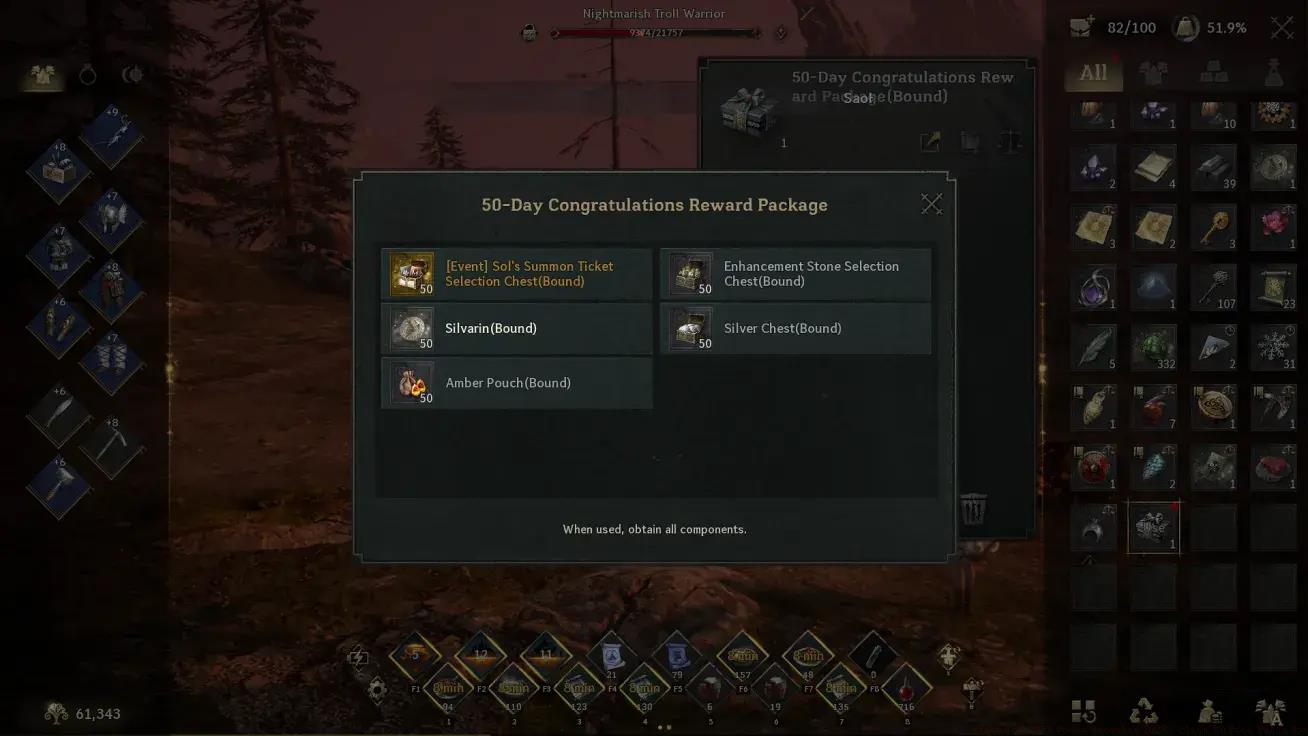Open the armor category inventory tab
Image resolution: width=1308 pixels, height=736 pixels.
1153,73
